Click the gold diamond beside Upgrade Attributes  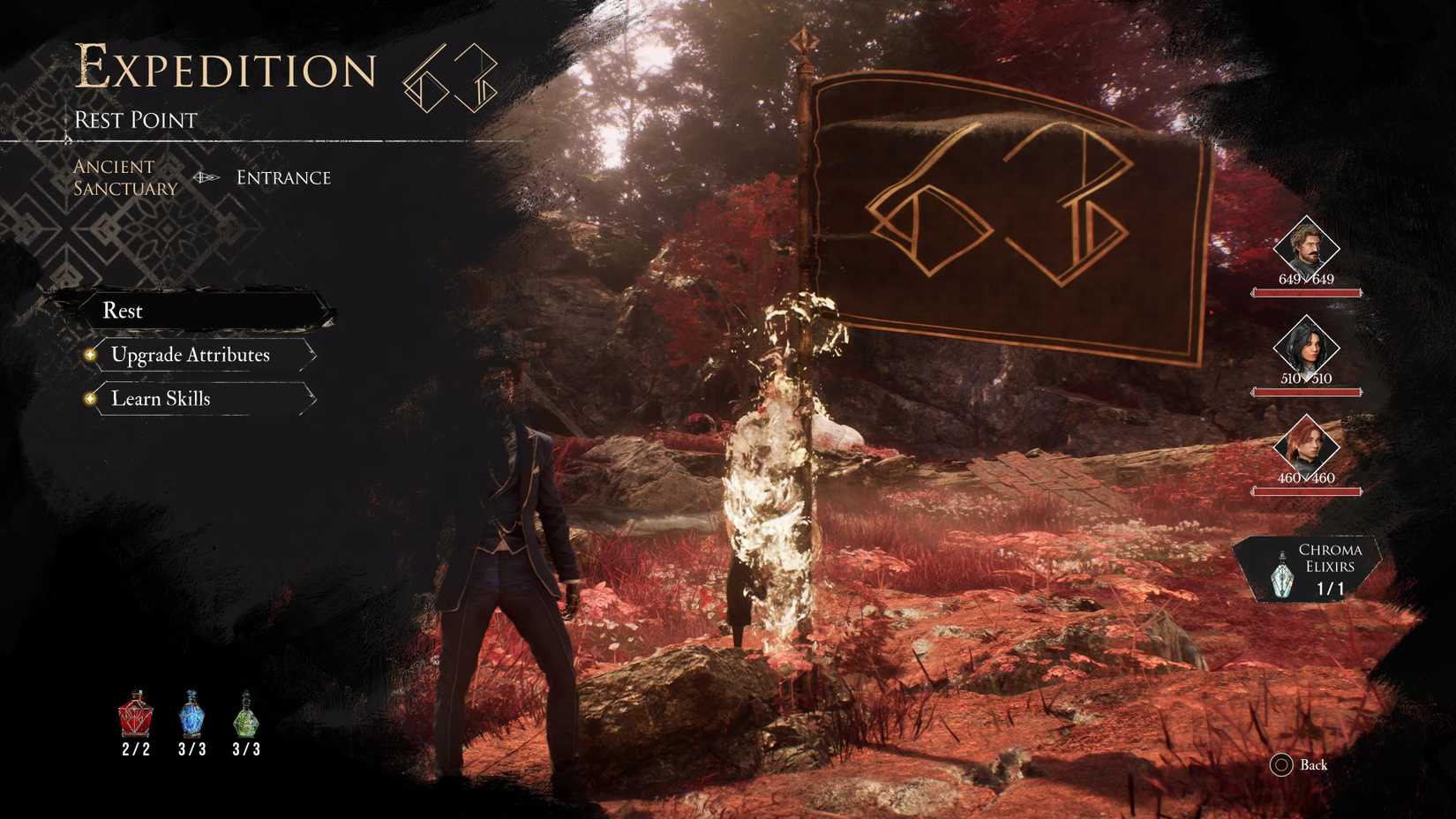(x=91, y=355)
